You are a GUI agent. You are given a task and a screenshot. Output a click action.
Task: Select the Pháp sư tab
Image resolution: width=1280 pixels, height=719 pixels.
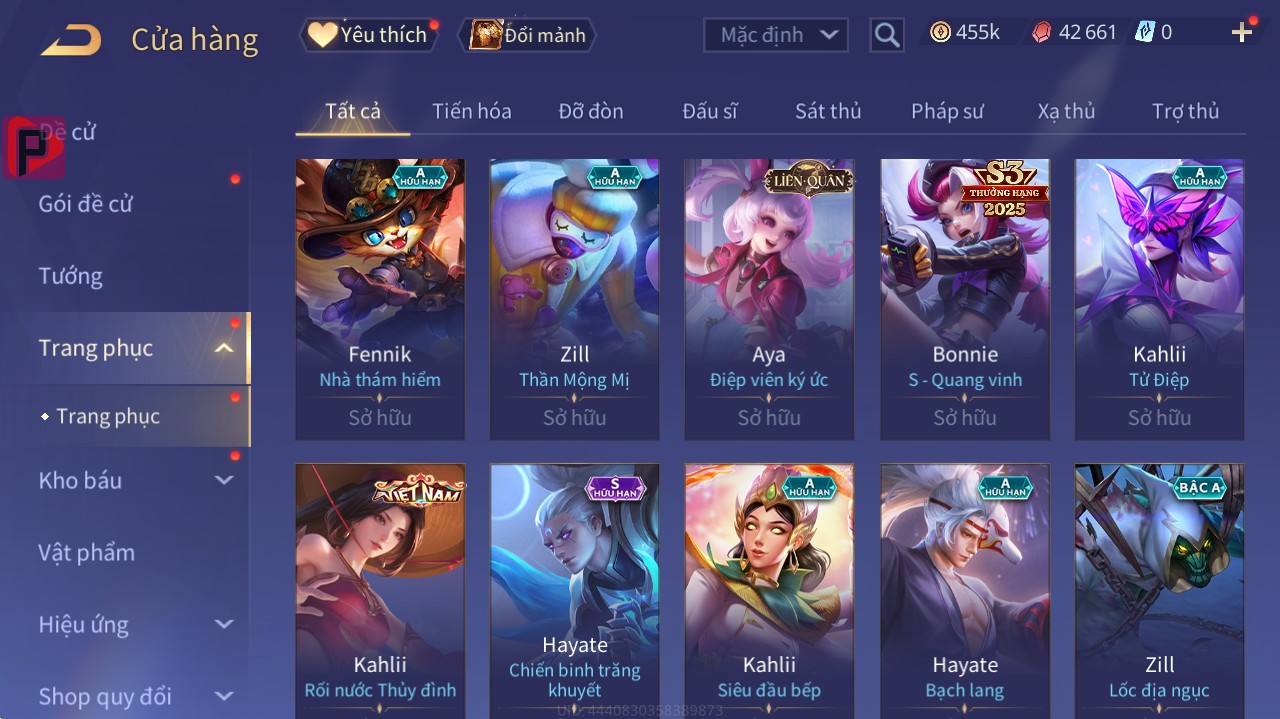(947, 111)
